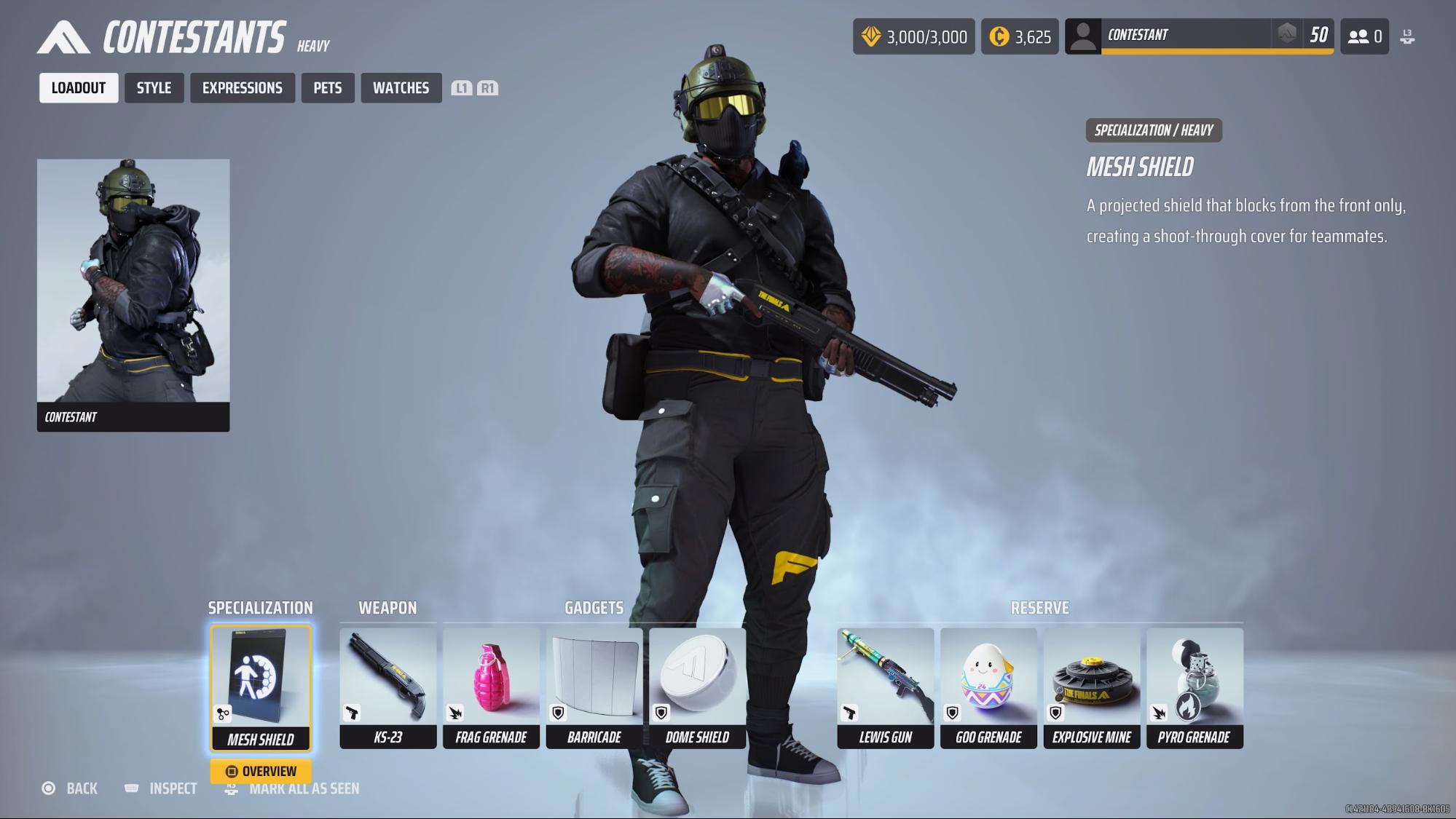Image resolution: width=1456 pixels, height=819 pixels.
Task: Choose the KS-23 weapon slot
Action: [387, 687]
